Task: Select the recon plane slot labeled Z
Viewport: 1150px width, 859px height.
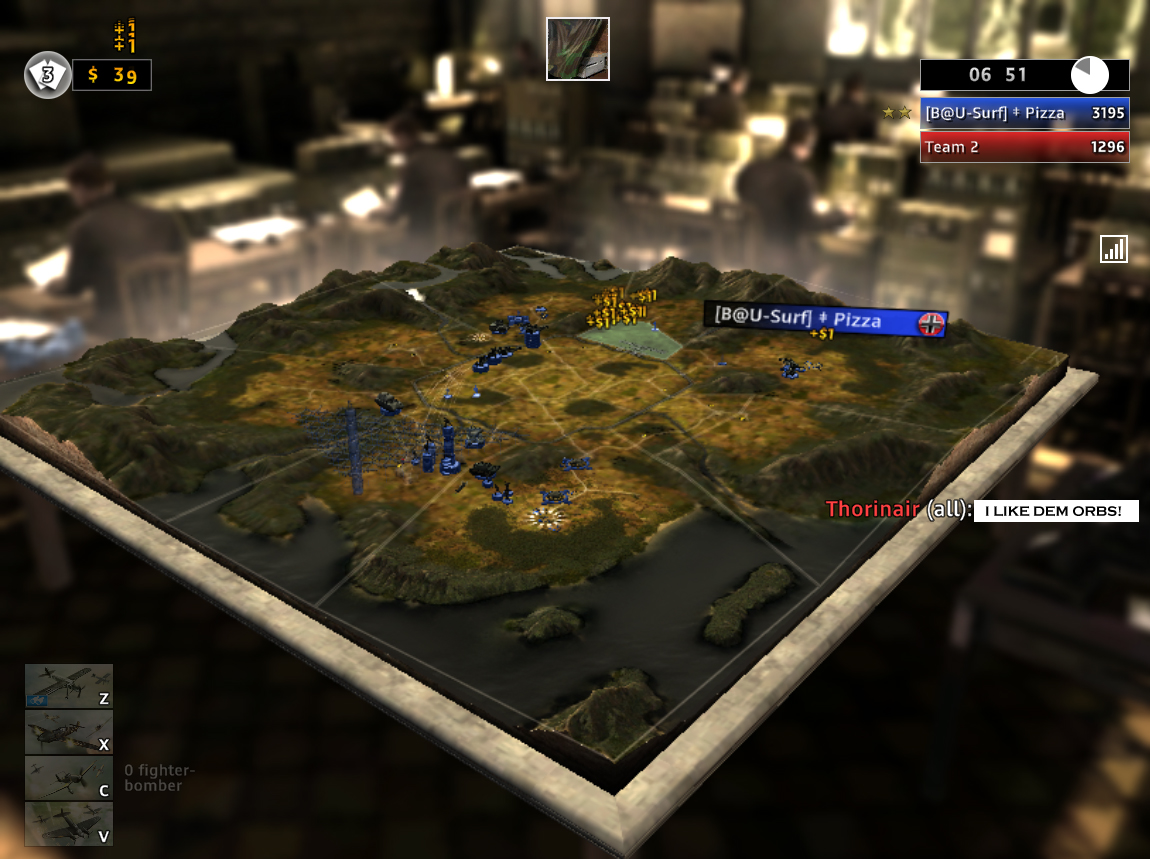Action: point(69,686)
